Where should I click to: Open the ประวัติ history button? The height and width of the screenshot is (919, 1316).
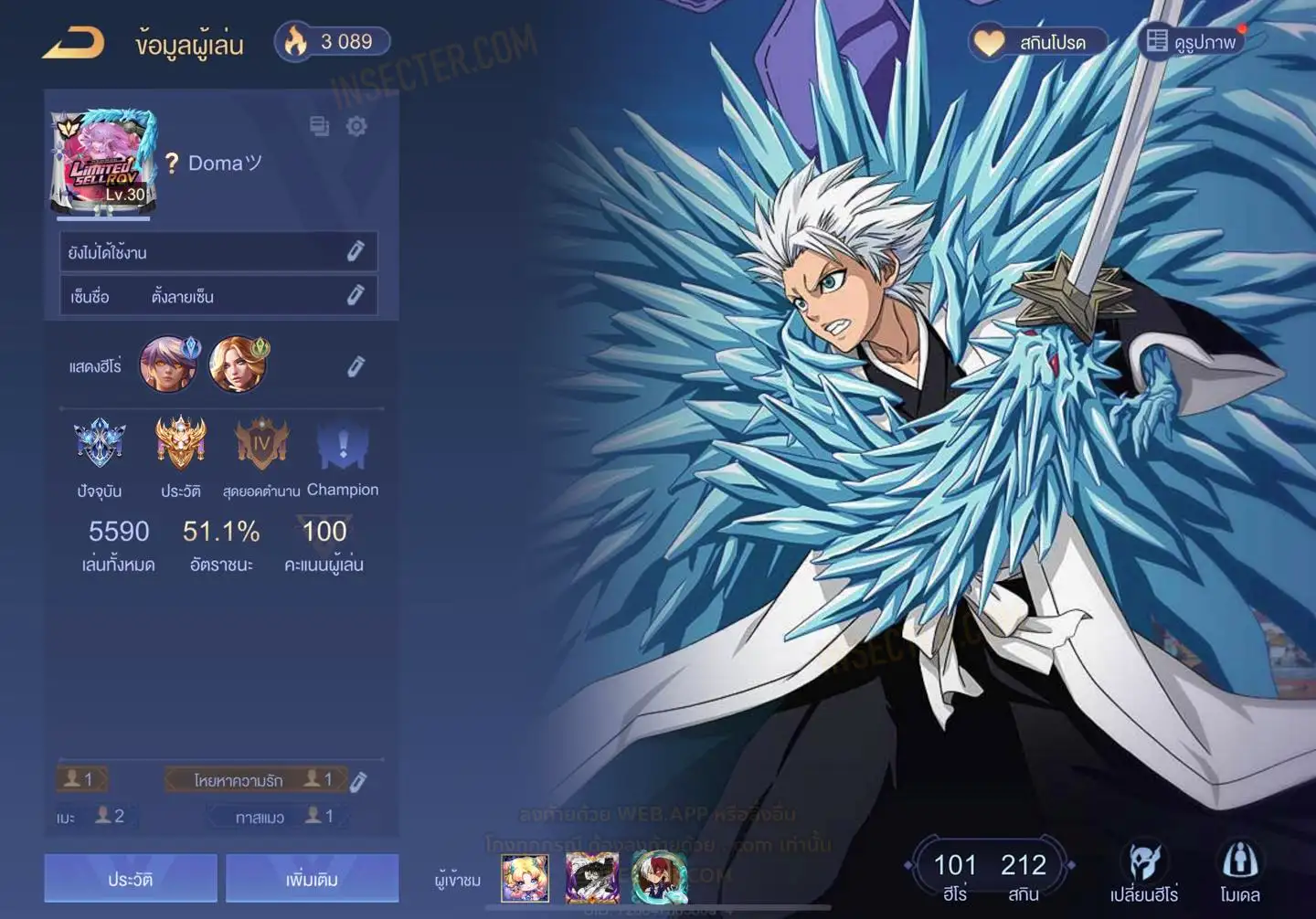(x=131, y=879)
